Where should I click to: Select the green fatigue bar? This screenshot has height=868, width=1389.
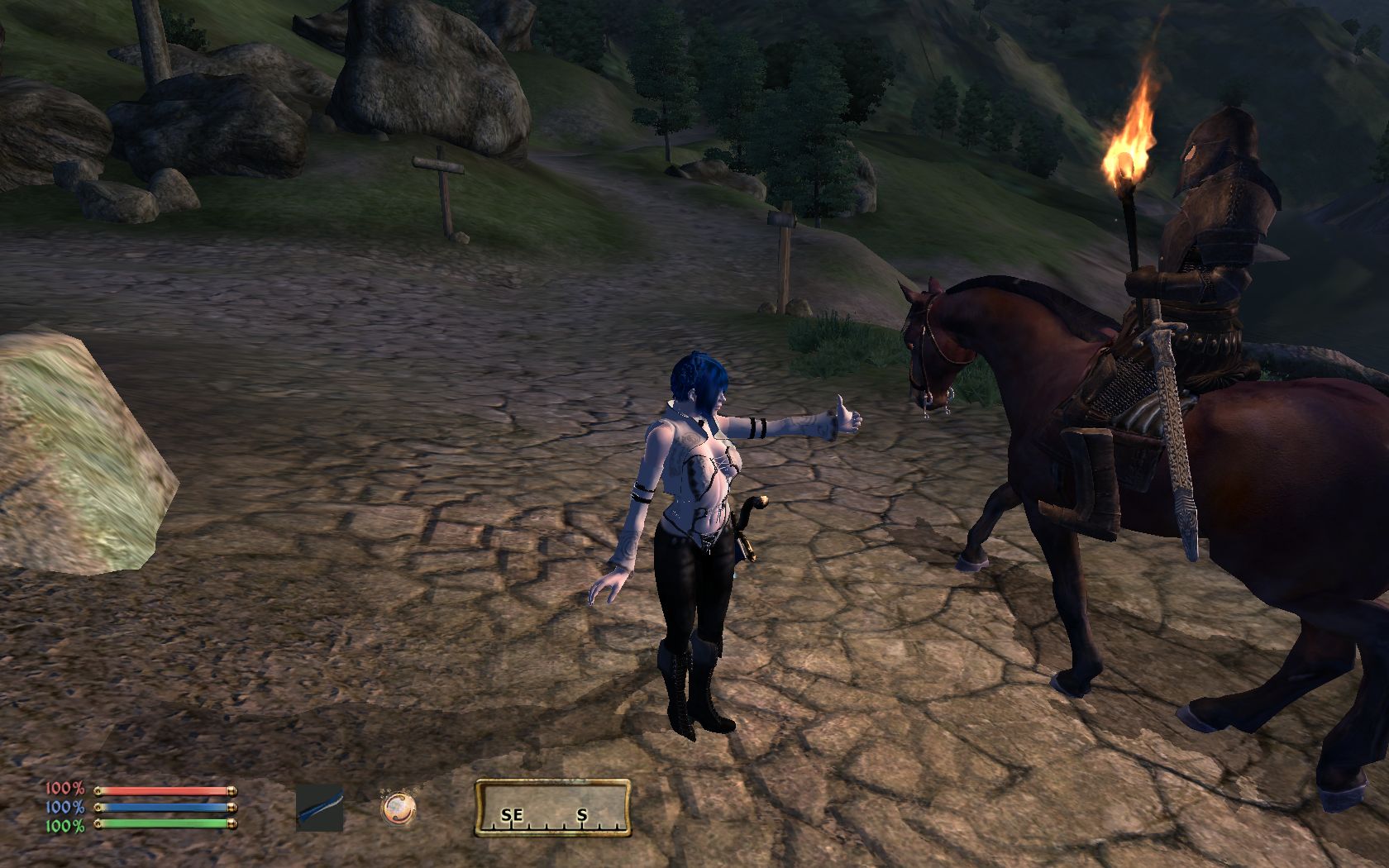click(x=165, y=823)
